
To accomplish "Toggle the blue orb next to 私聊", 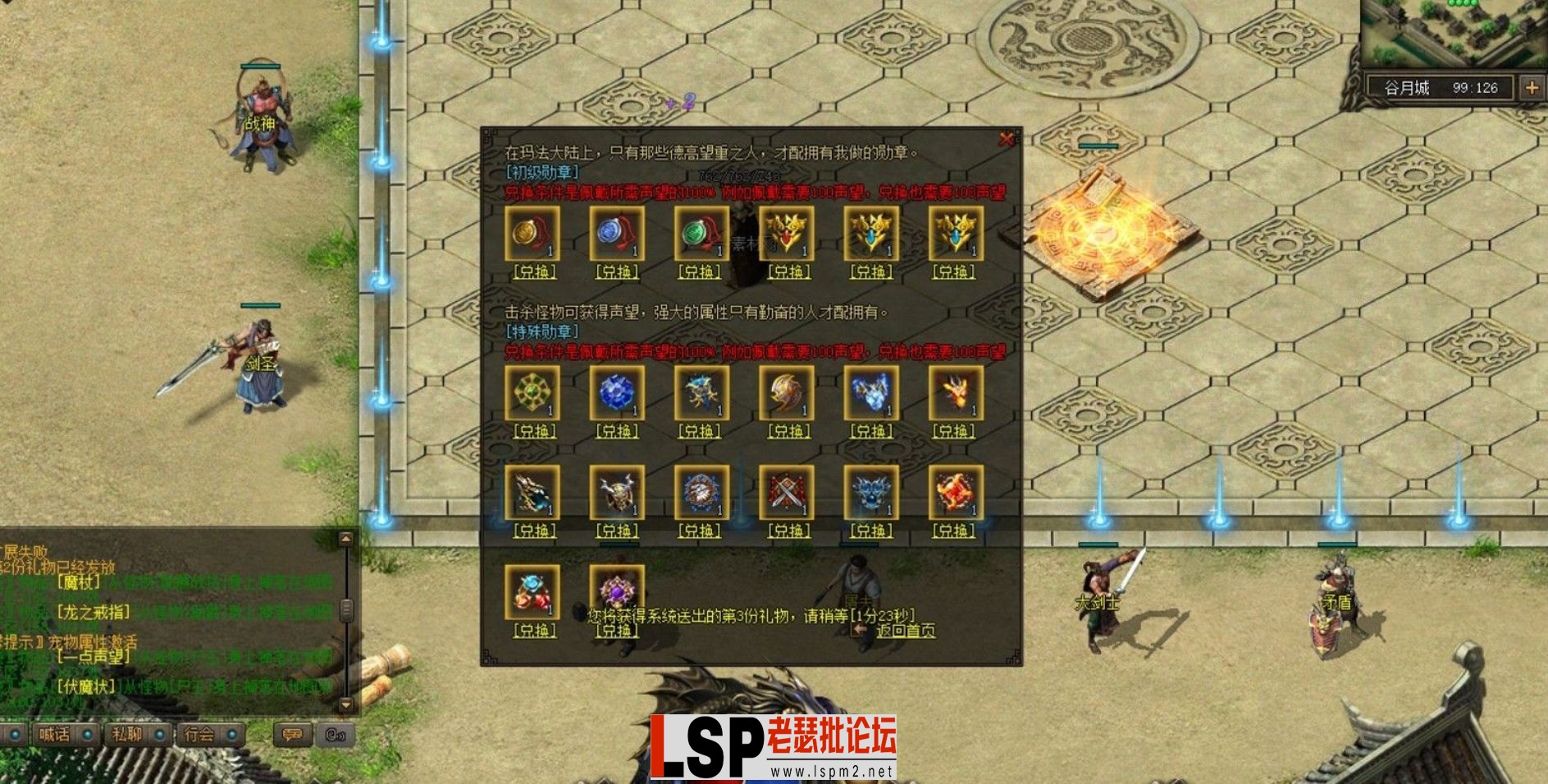I will coord(159,734).
